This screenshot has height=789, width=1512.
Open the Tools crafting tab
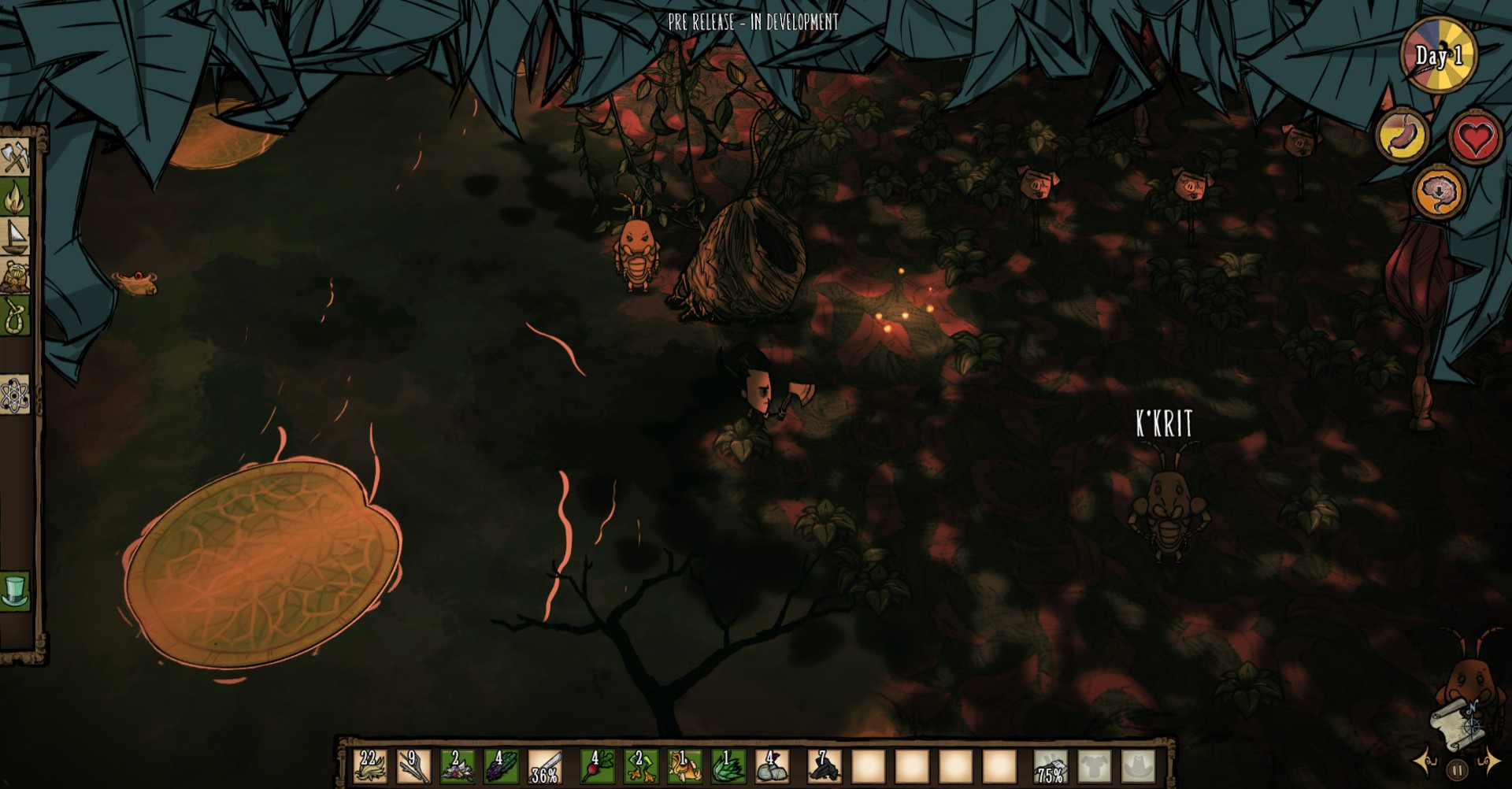point(15,157)
